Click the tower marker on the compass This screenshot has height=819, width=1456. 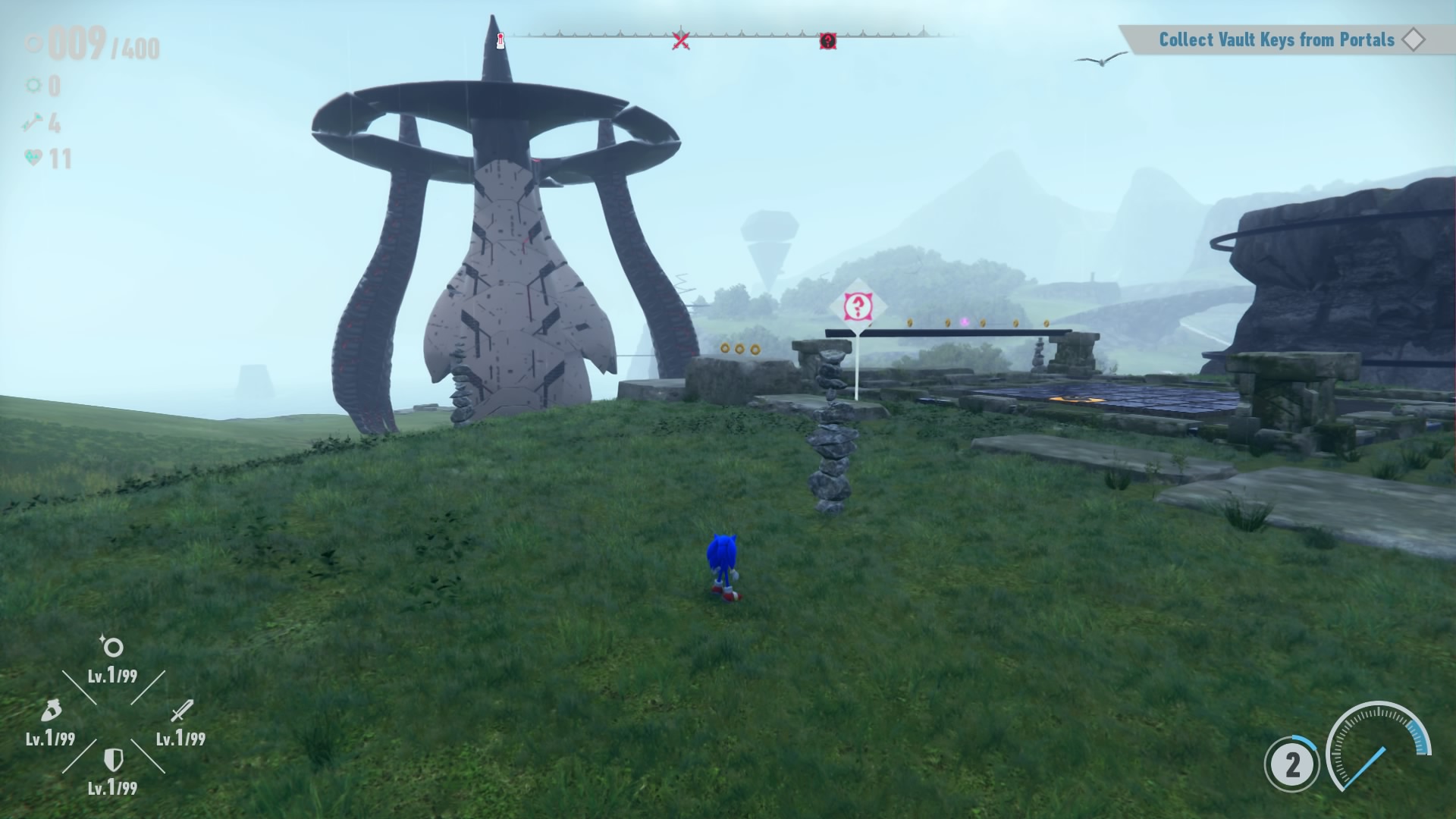pos(500,40)
